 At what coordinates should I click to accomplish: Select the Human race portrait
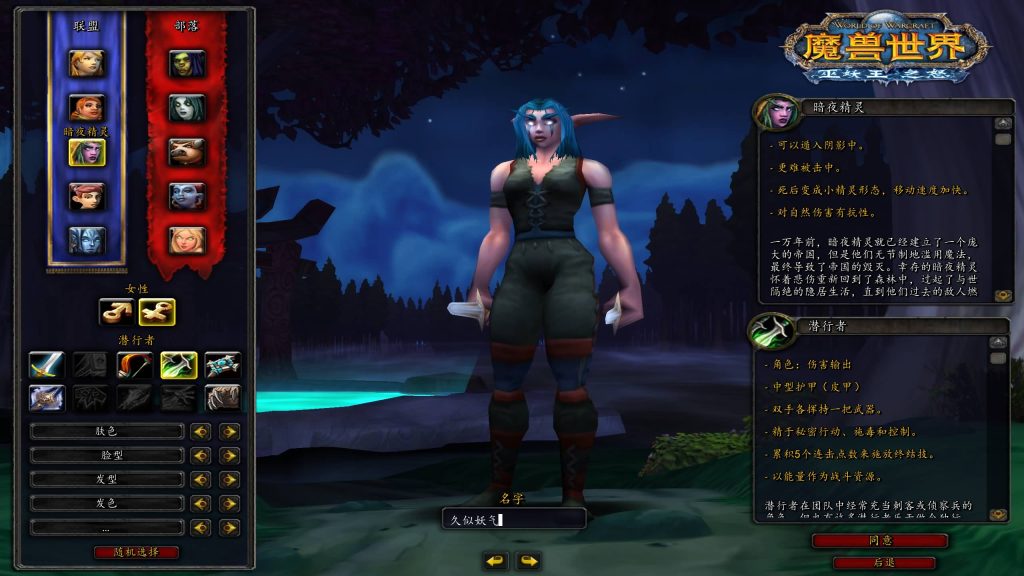coord(86,63)
